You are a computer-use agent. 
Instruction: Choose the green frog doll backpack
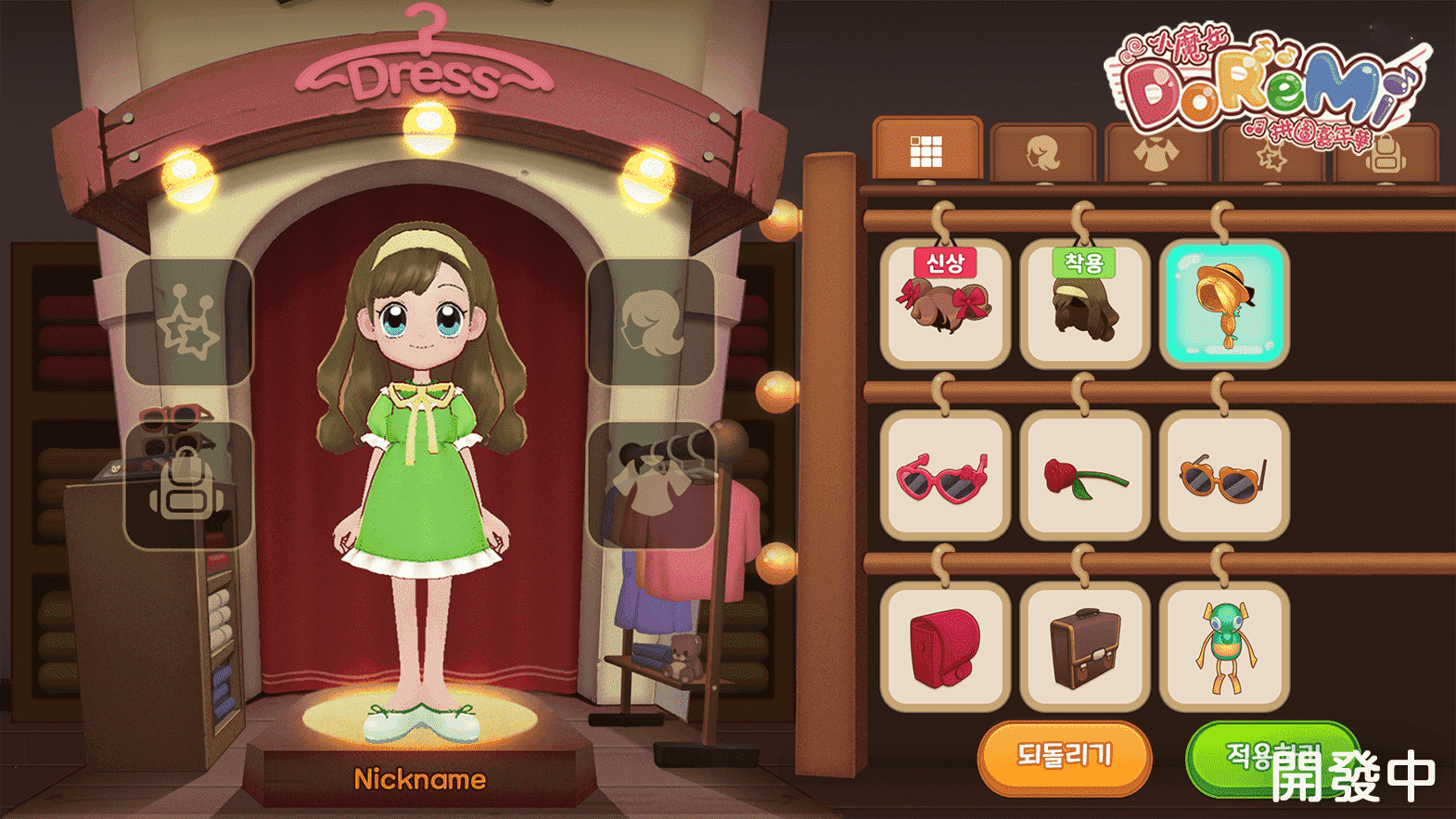[x=1224, y=647]
